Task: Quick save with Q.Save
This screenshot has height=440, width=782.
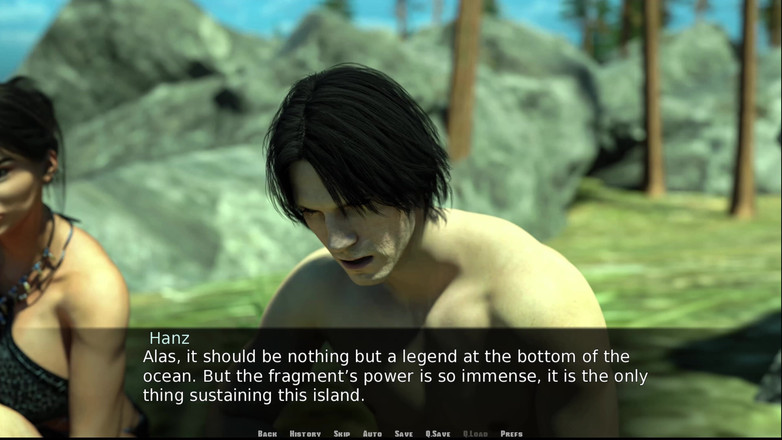Action: tap(437, 434)
